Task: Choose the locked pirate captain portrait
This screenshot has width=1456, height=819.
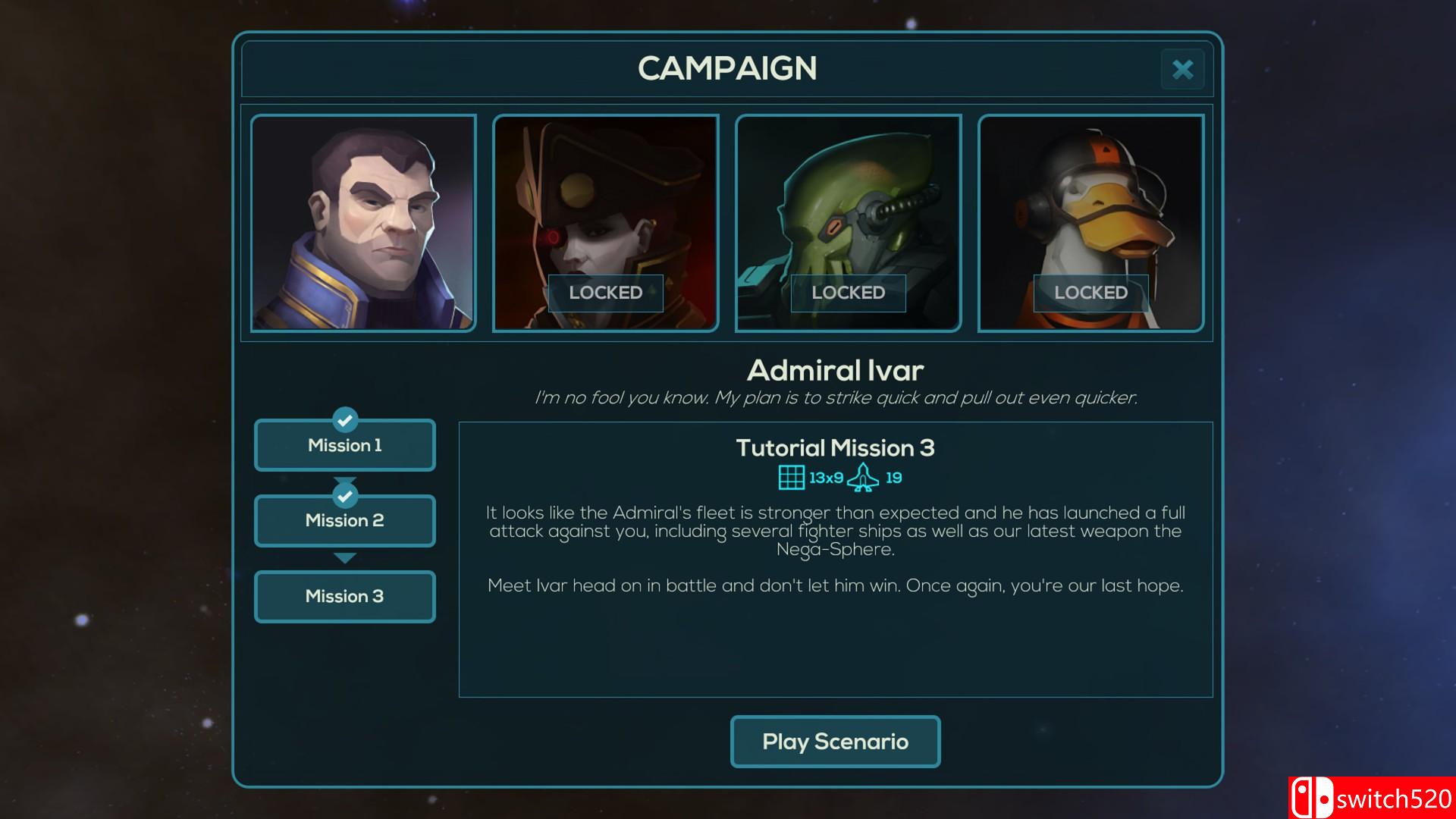Action: tap(605, 223)
